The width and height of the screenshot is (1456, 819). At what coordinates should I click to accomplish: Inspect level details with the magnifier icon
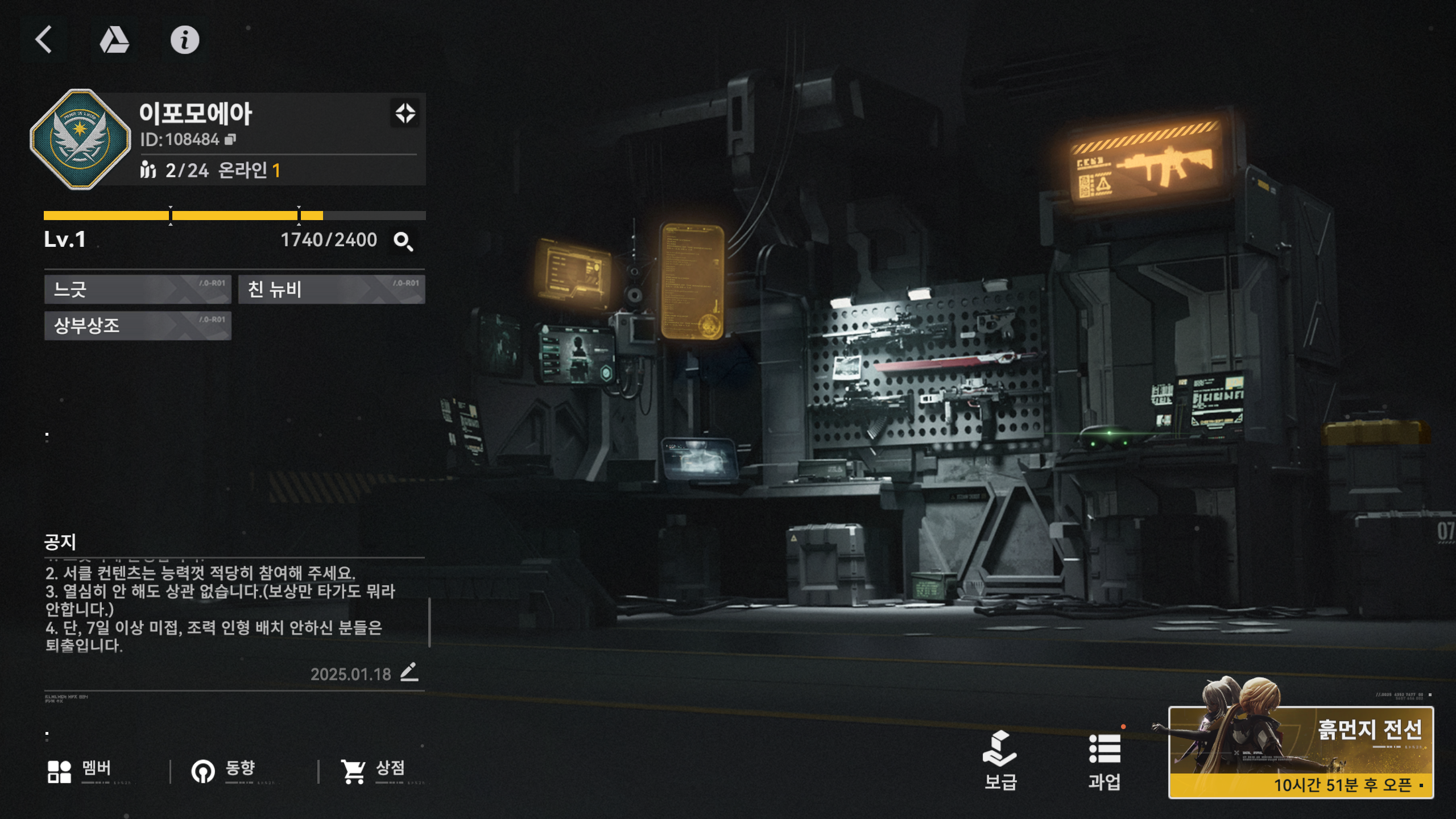403,242
